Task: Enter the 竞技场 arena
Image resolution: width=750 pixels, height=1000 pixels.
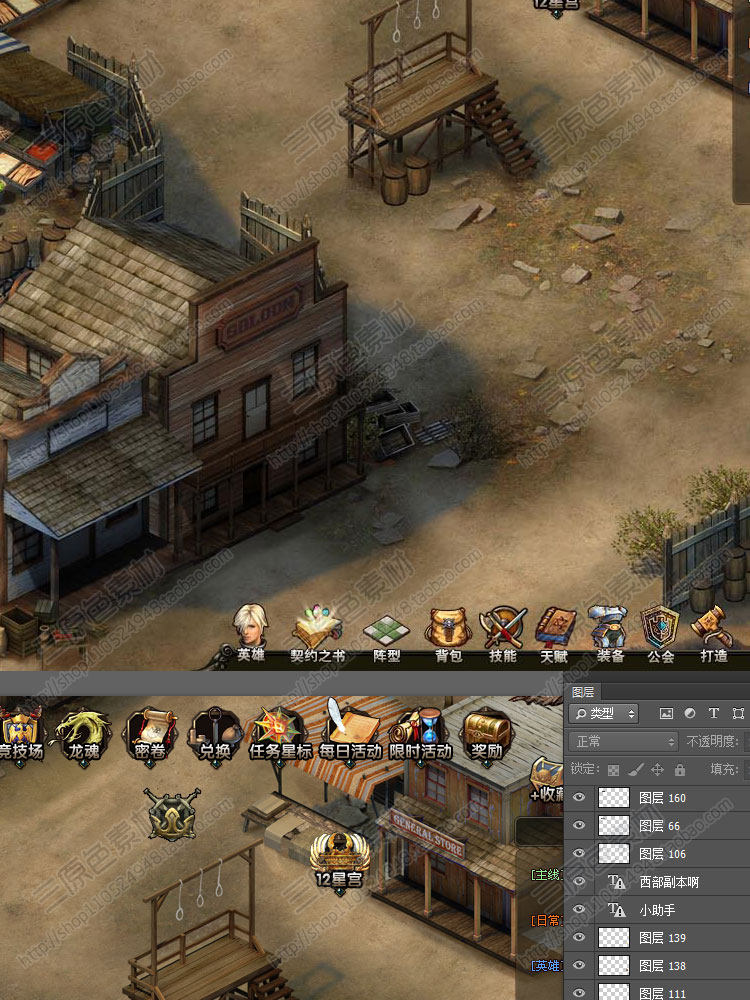Action: pos(20,731)
